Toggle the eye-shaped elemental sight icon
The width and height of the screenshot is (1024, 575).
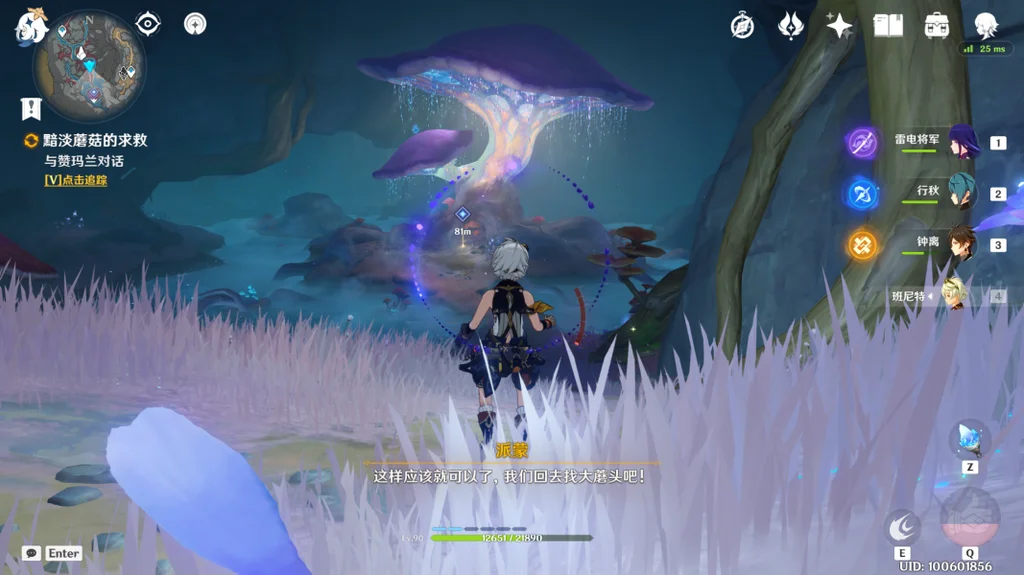click(x=148, y=24)
